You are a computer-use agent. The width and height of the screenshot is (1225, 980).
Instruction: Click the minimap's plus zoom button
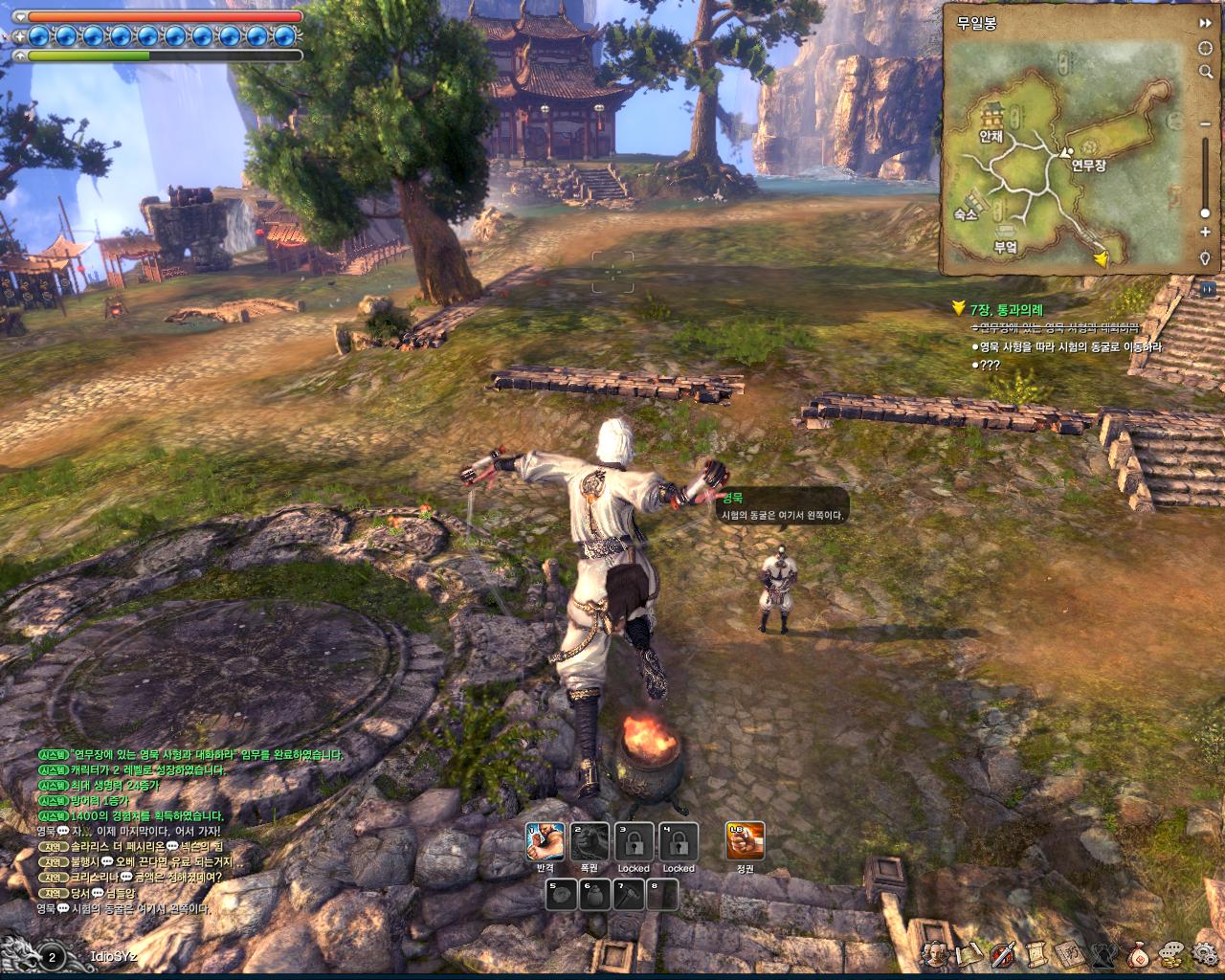pos(1205,232)
